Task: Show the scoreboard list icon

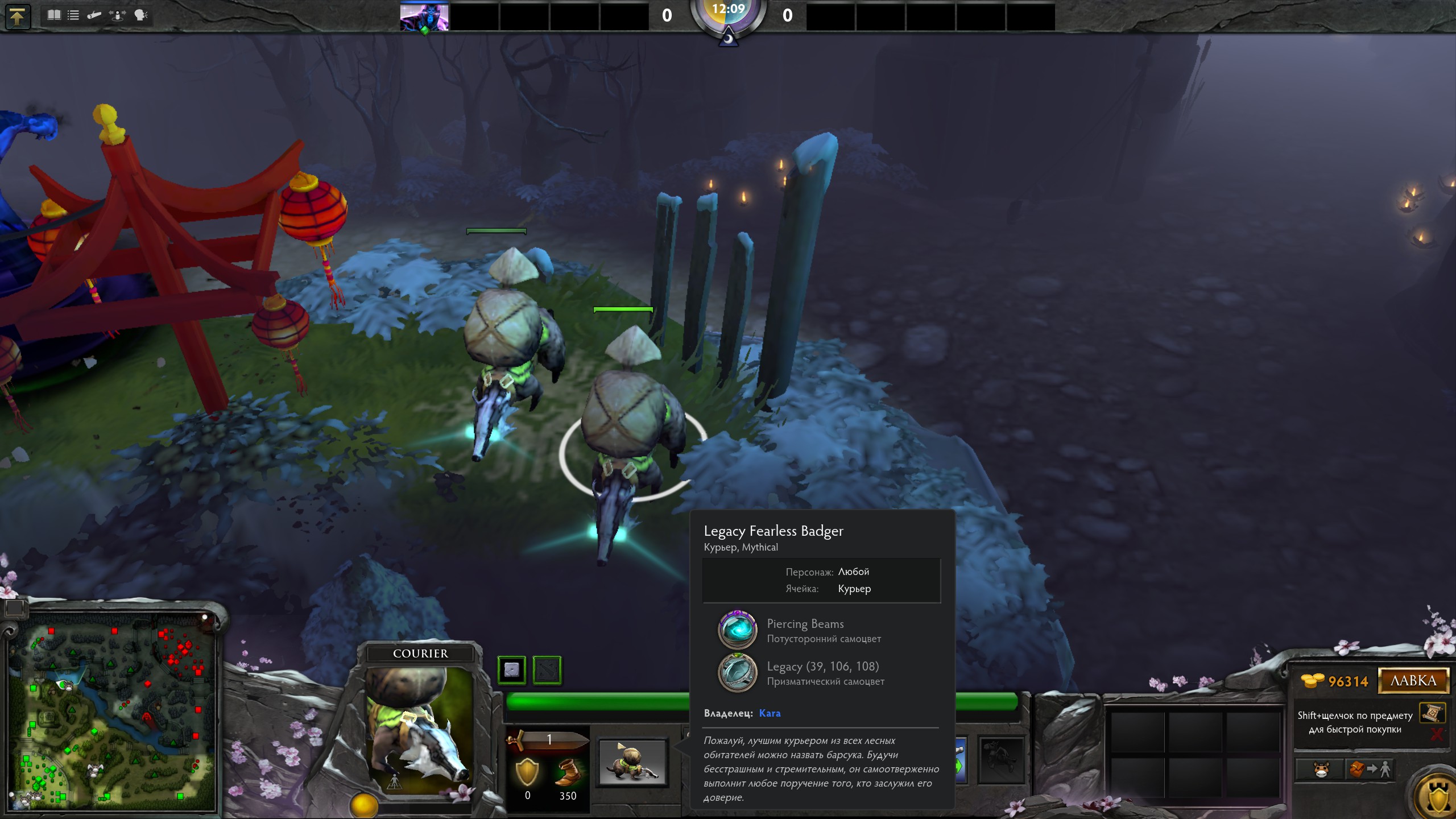Action: pyautogui.click(x=73, y=15)
